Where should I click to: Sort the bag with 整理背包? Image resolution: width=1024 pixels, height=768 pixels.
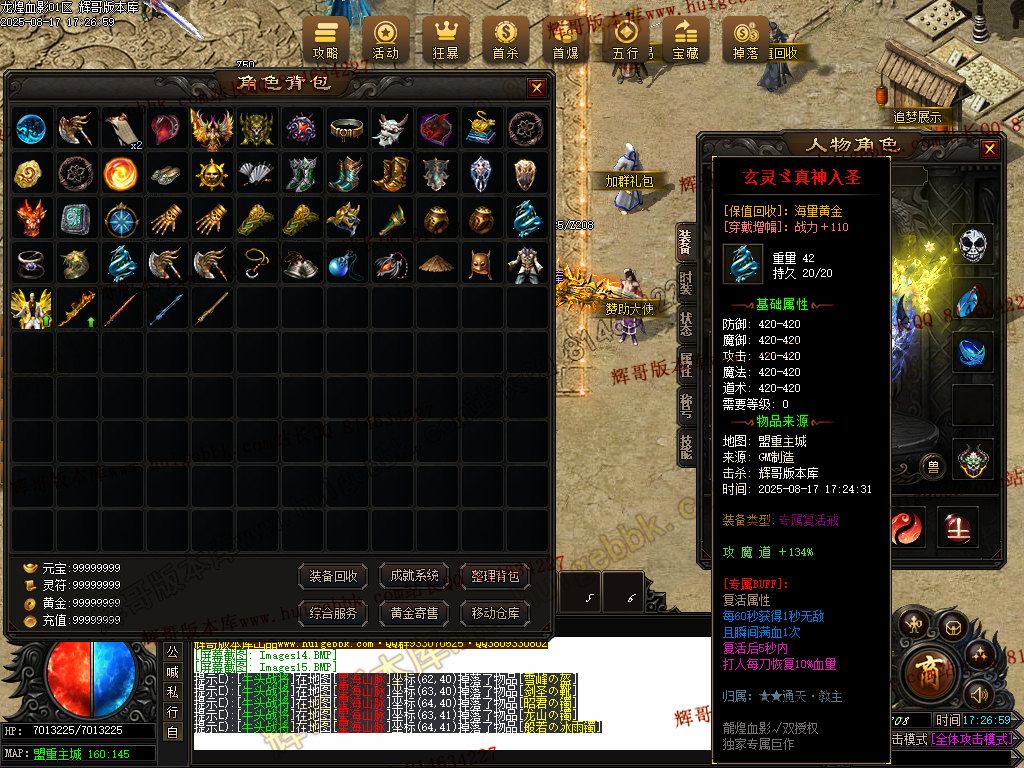pos(495,576)
